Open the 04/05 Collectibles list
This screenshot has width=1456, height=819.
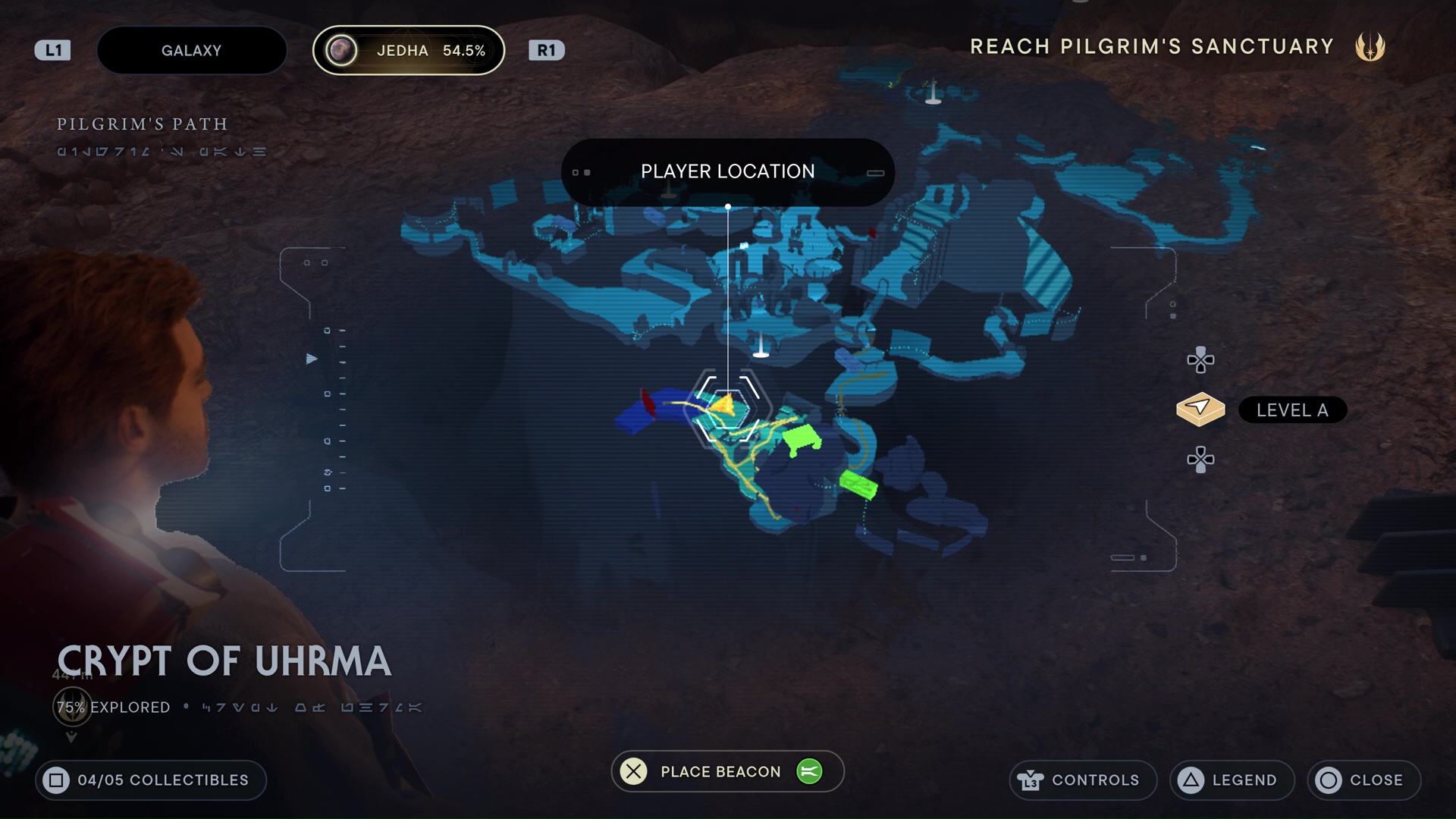click(150, 780)
